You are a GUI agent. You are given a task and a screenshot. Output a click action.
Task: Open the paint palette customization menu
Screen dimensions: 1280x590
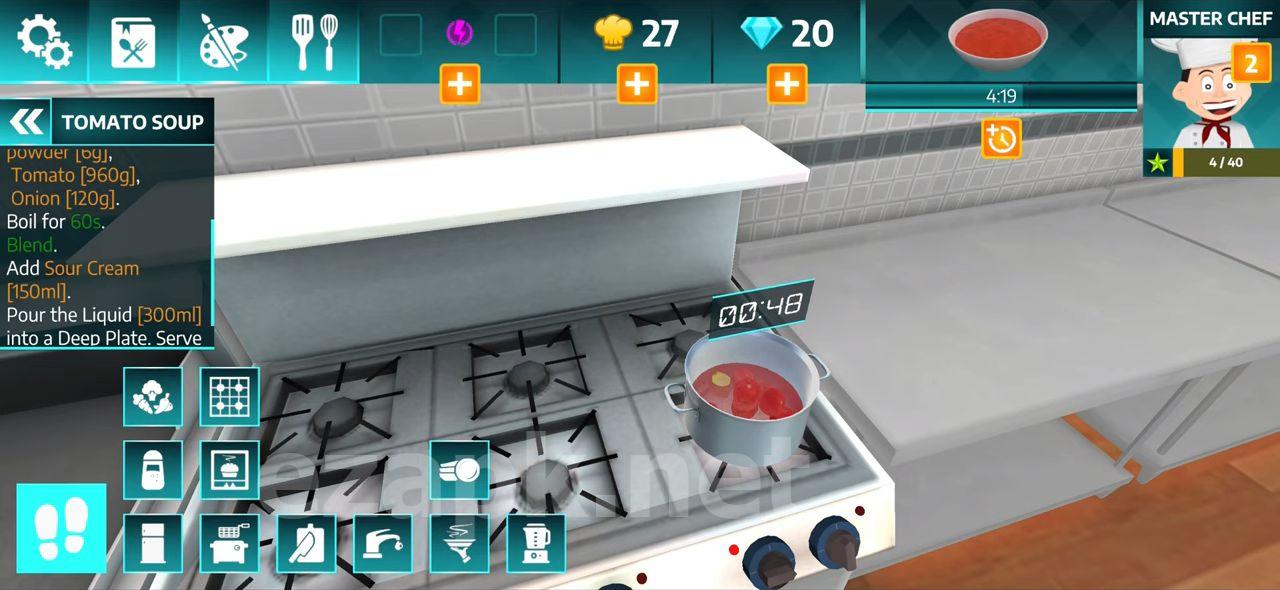(x=222, y=41)
